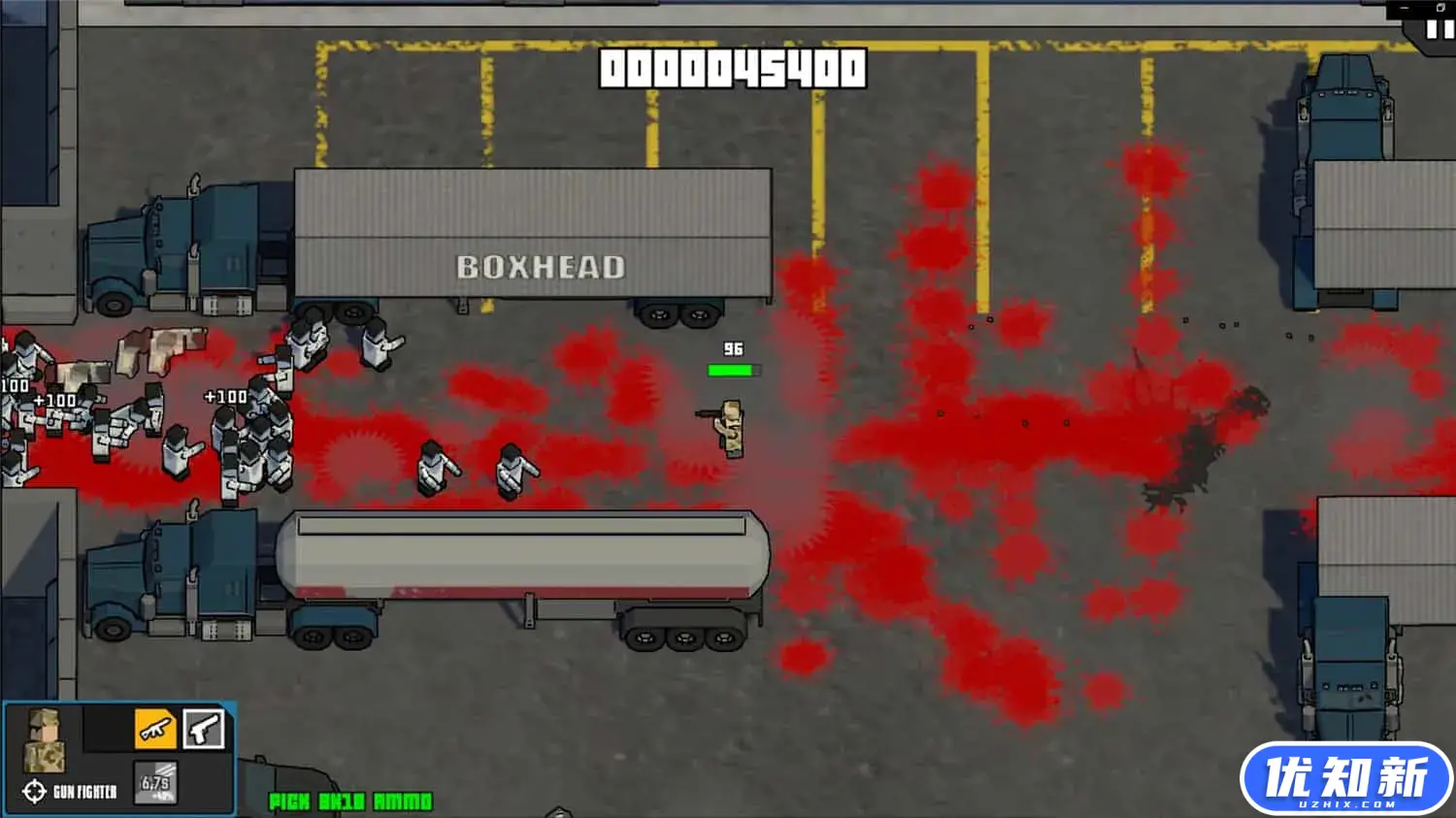The image size is (1456, 818).
Task: Select the orange assault rifle weapon slot
Action: 155,729
